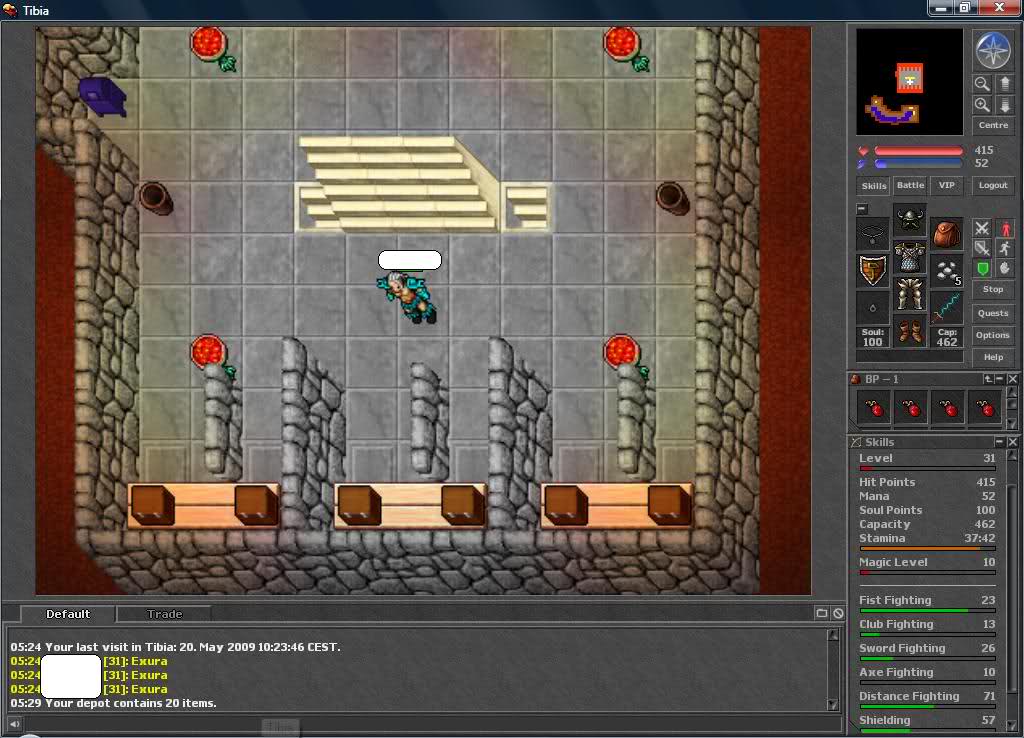Close the BP - 1 backpack window
Viewport: 1024px width, 738px height.
click(1013, 380)
